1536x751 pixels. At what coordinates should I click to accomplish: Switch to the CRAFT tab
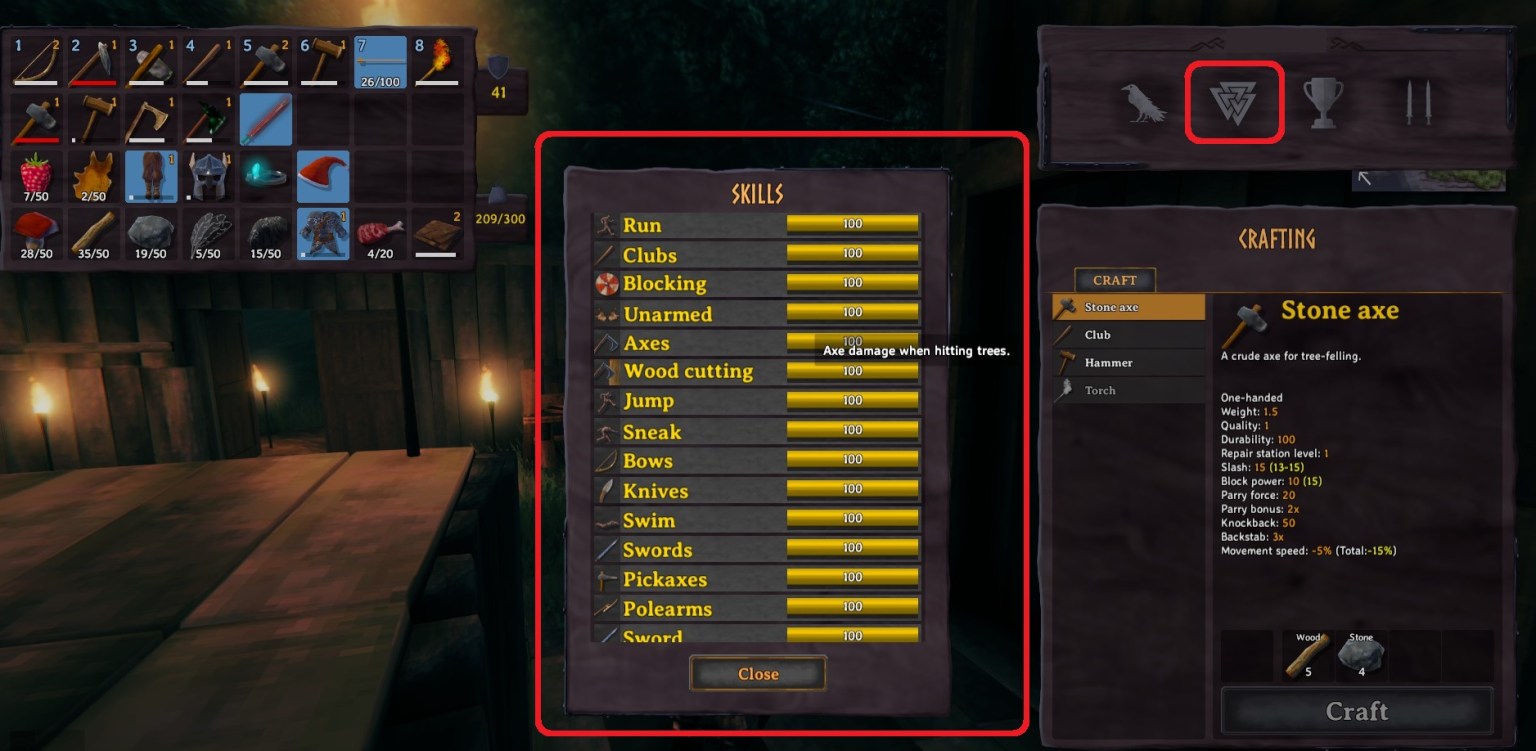(x=1113, y=280)
